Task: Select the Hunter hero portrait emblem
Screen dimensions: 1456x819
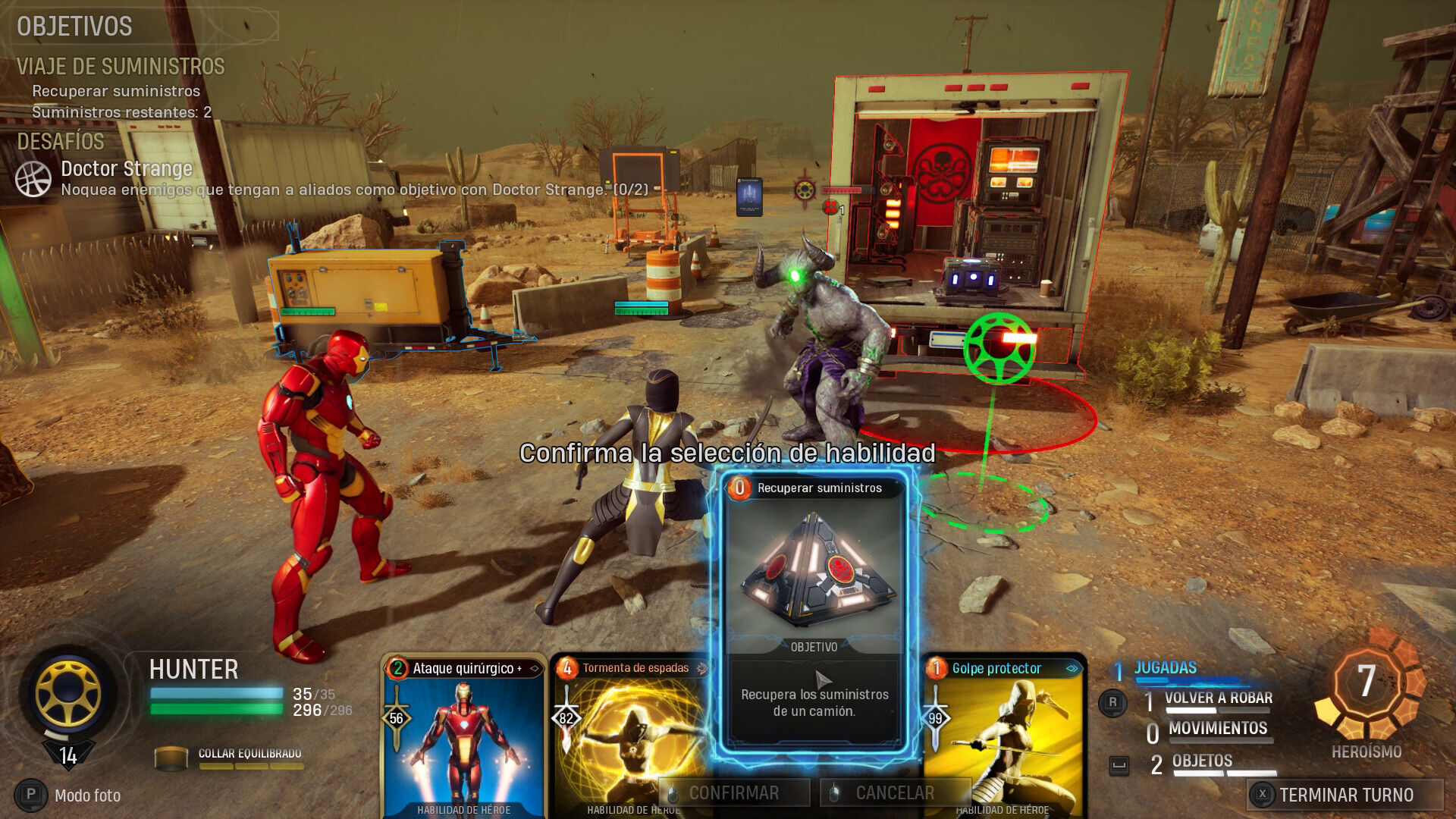Action: [x=68, y=693]
